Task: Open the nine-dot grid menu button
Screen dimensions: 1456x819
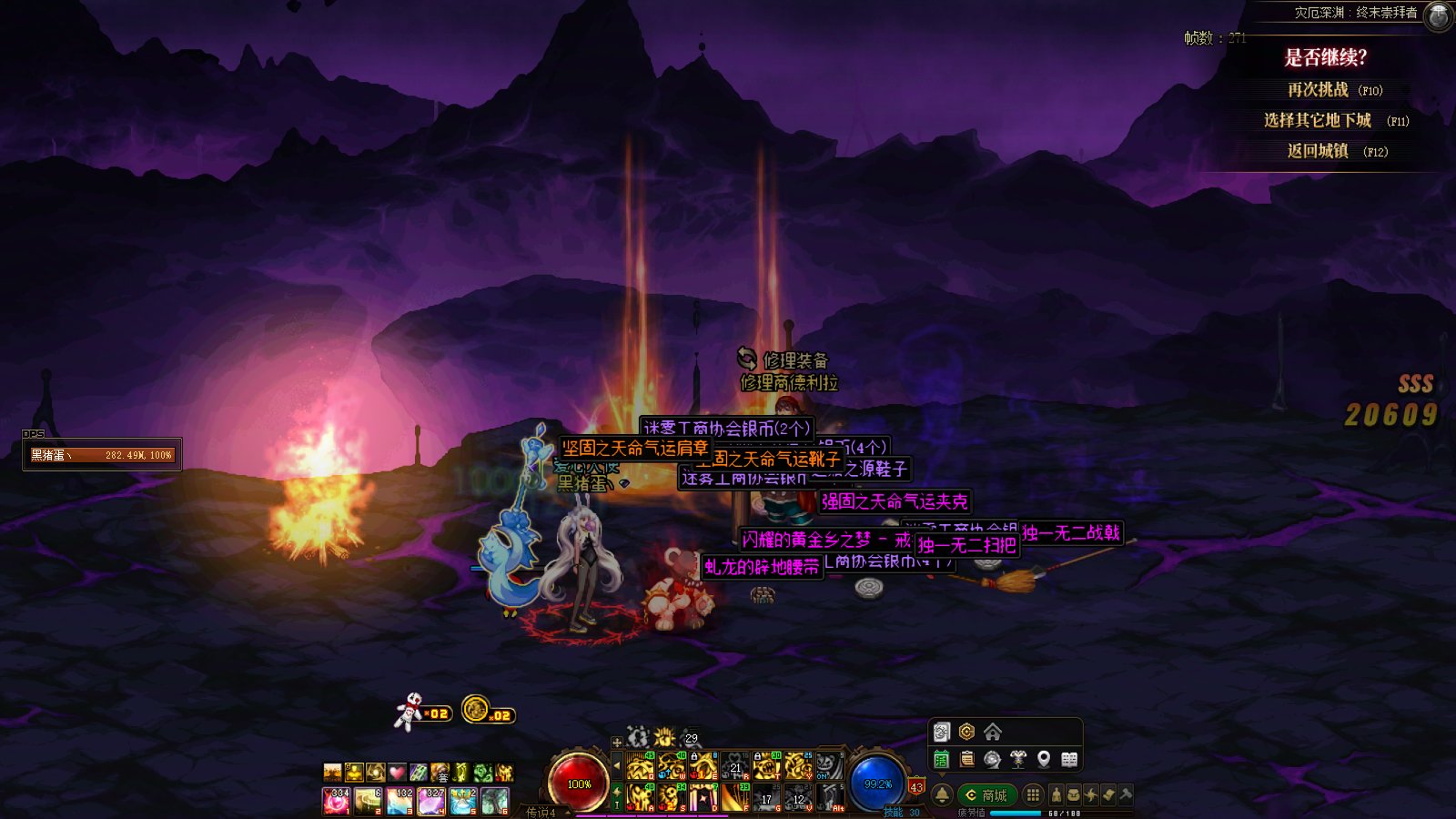Action: 1033,795
